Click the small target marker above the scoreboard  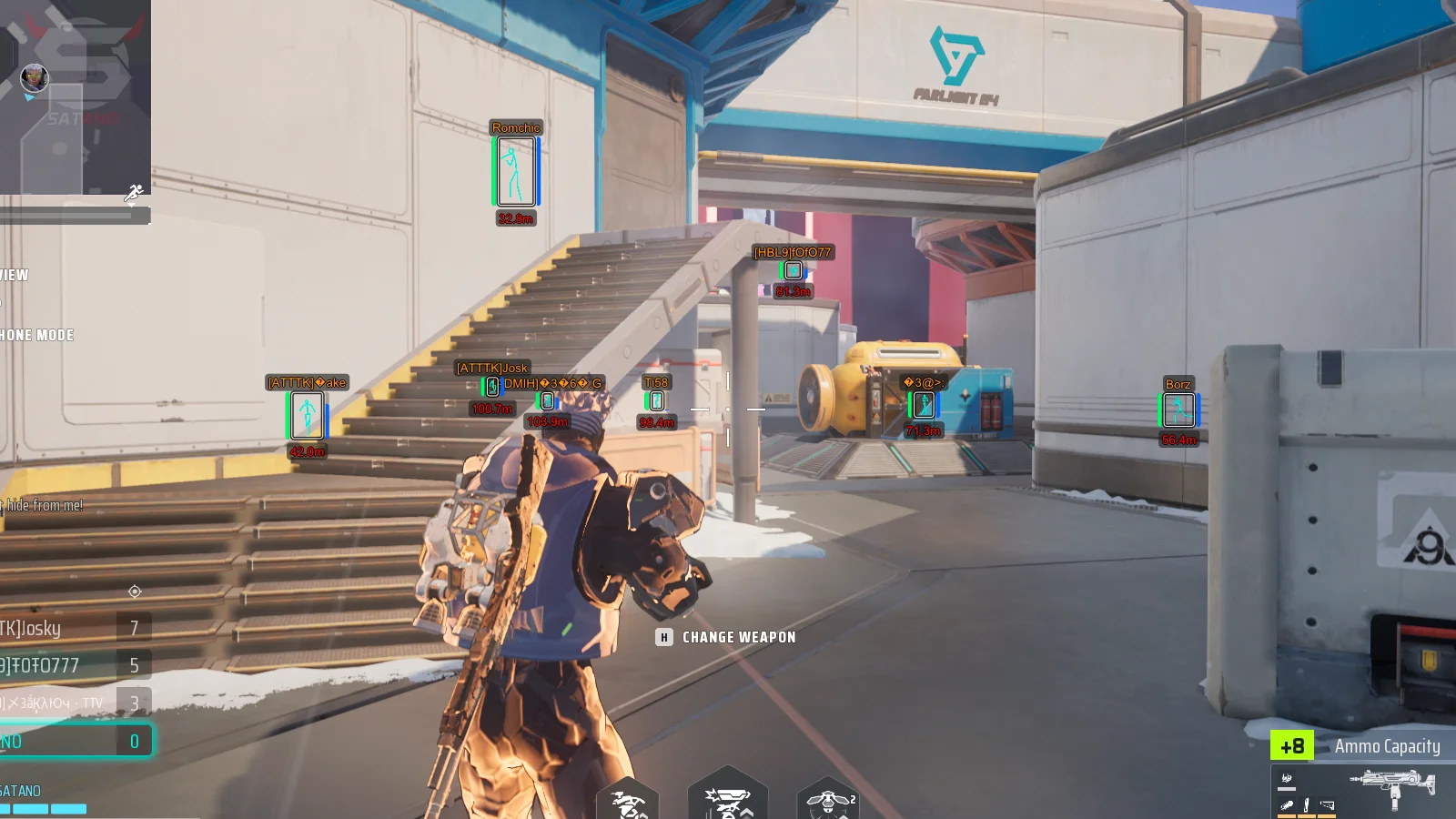click(135, 591)
